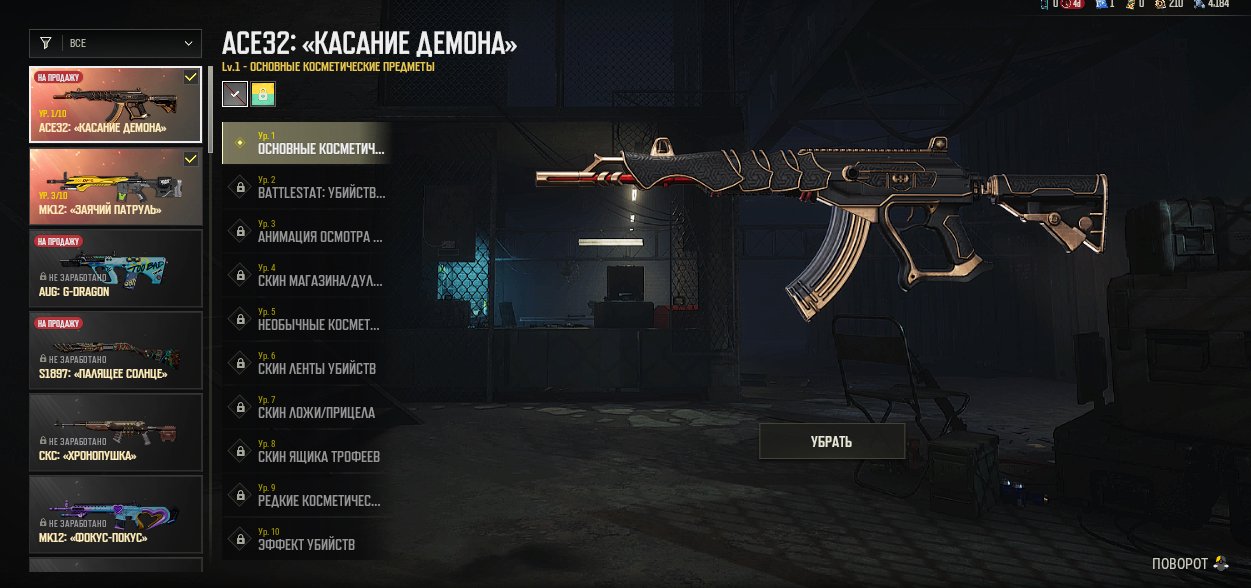This screenshot has width=1251, height=588.
Task: Select the СКС «Хронопушка» skin card
Action: pyautogui.click(x=116, y=431)
